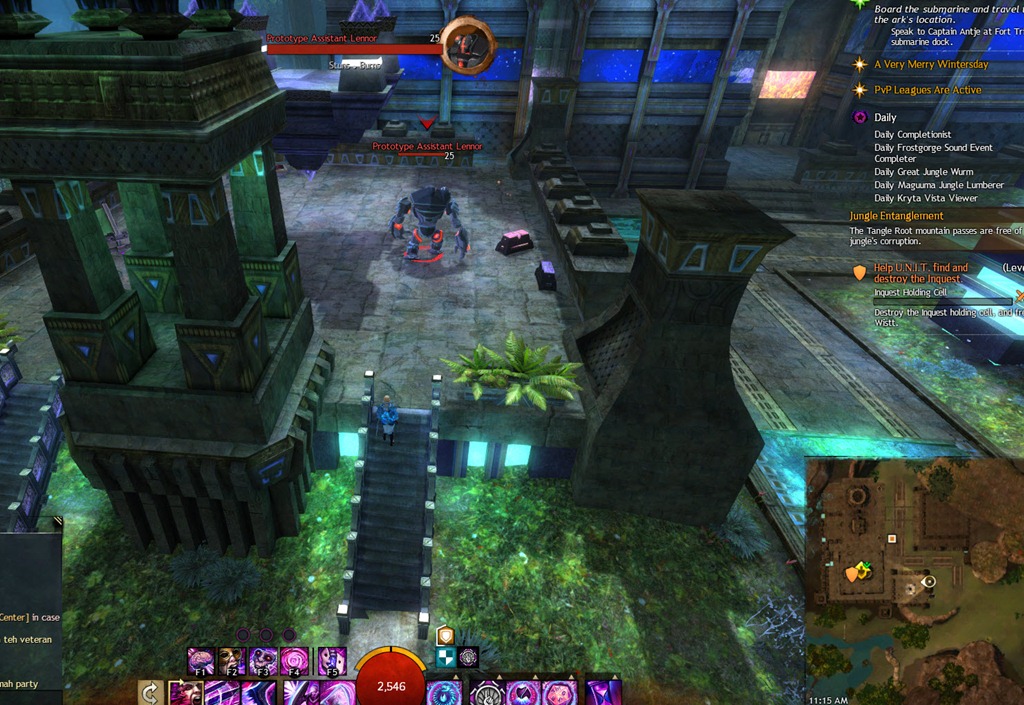The width and height of the screenshot is (1024, 705).
Task: Use the F5 shatter skill
Action: coord(332,662)
